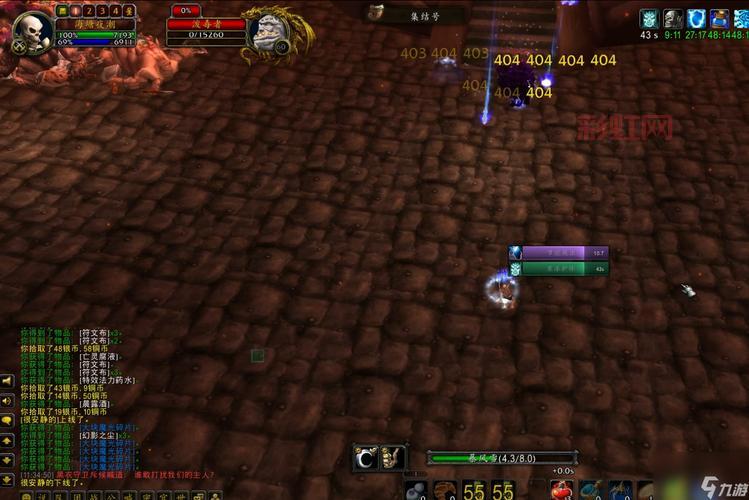749x500 pixels.
Task: Select number 2 on the player frame bar
Action: [88, 10]
